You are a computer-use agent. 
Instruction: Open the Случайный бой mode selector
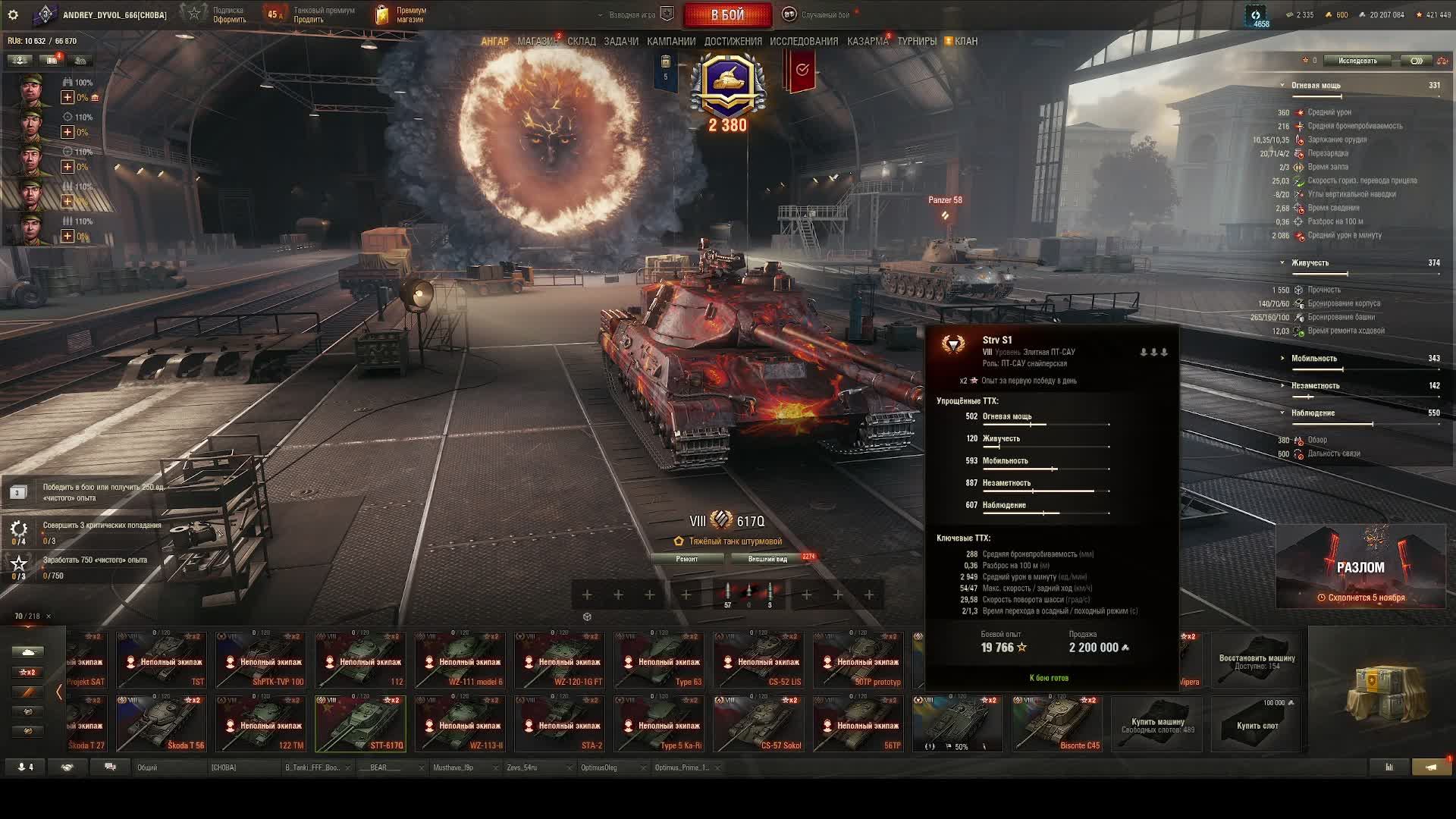[x=825, y=15]
